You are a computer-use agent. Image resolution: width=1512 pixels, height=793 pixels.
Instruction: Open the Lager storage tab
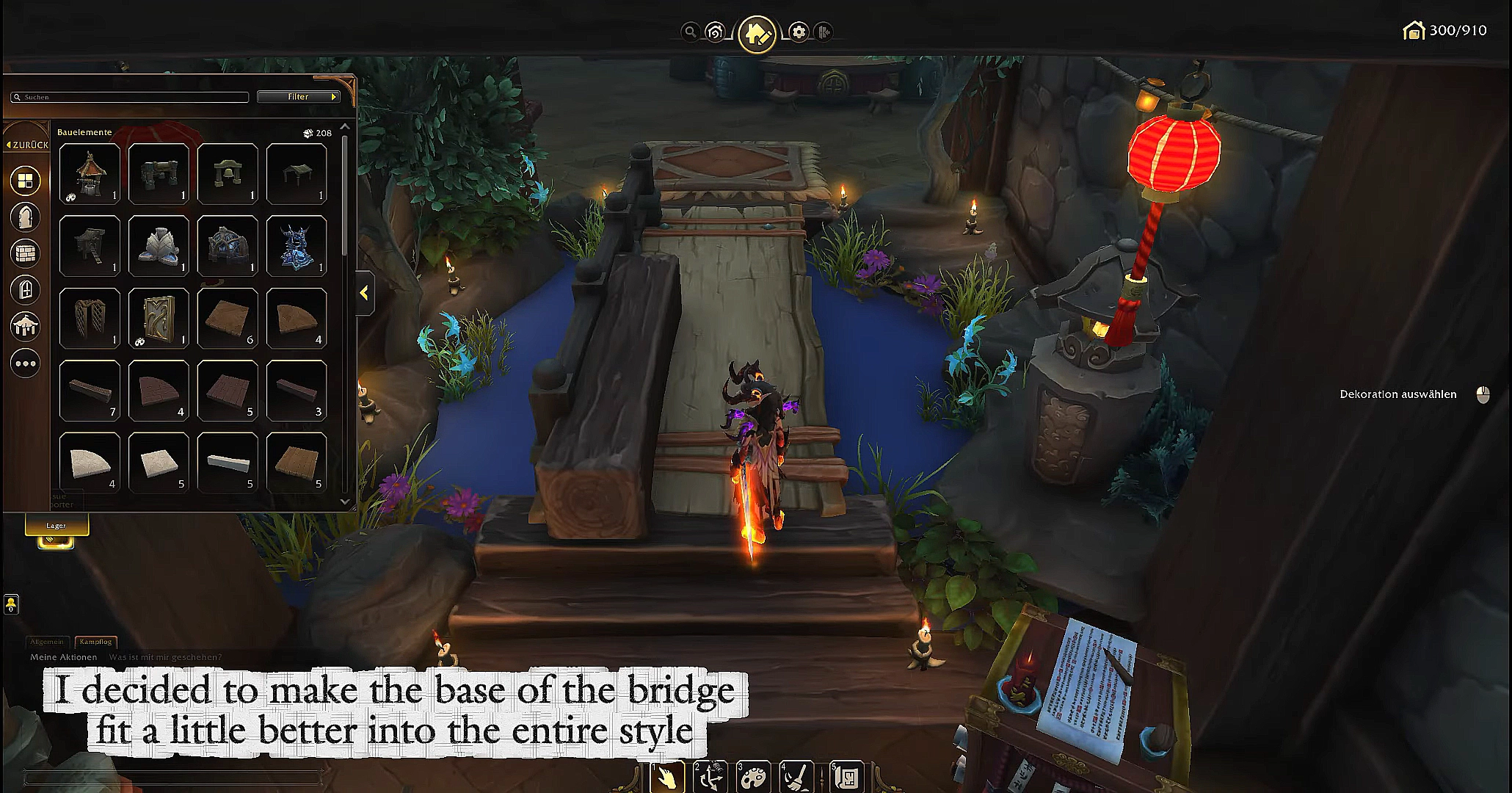coord(57,526)
